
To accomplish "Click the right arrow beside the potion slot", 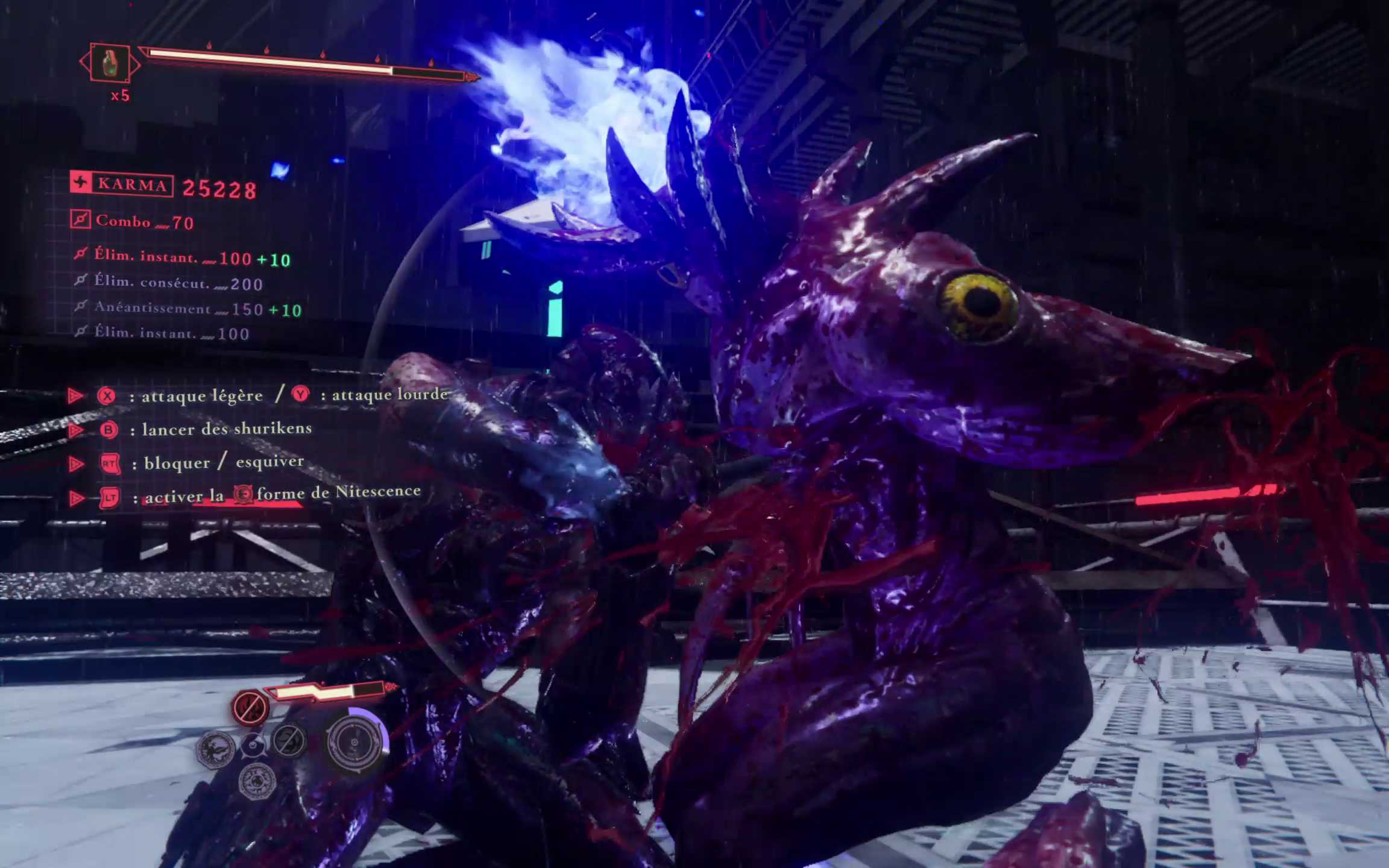I will click(x=136, y=63).
